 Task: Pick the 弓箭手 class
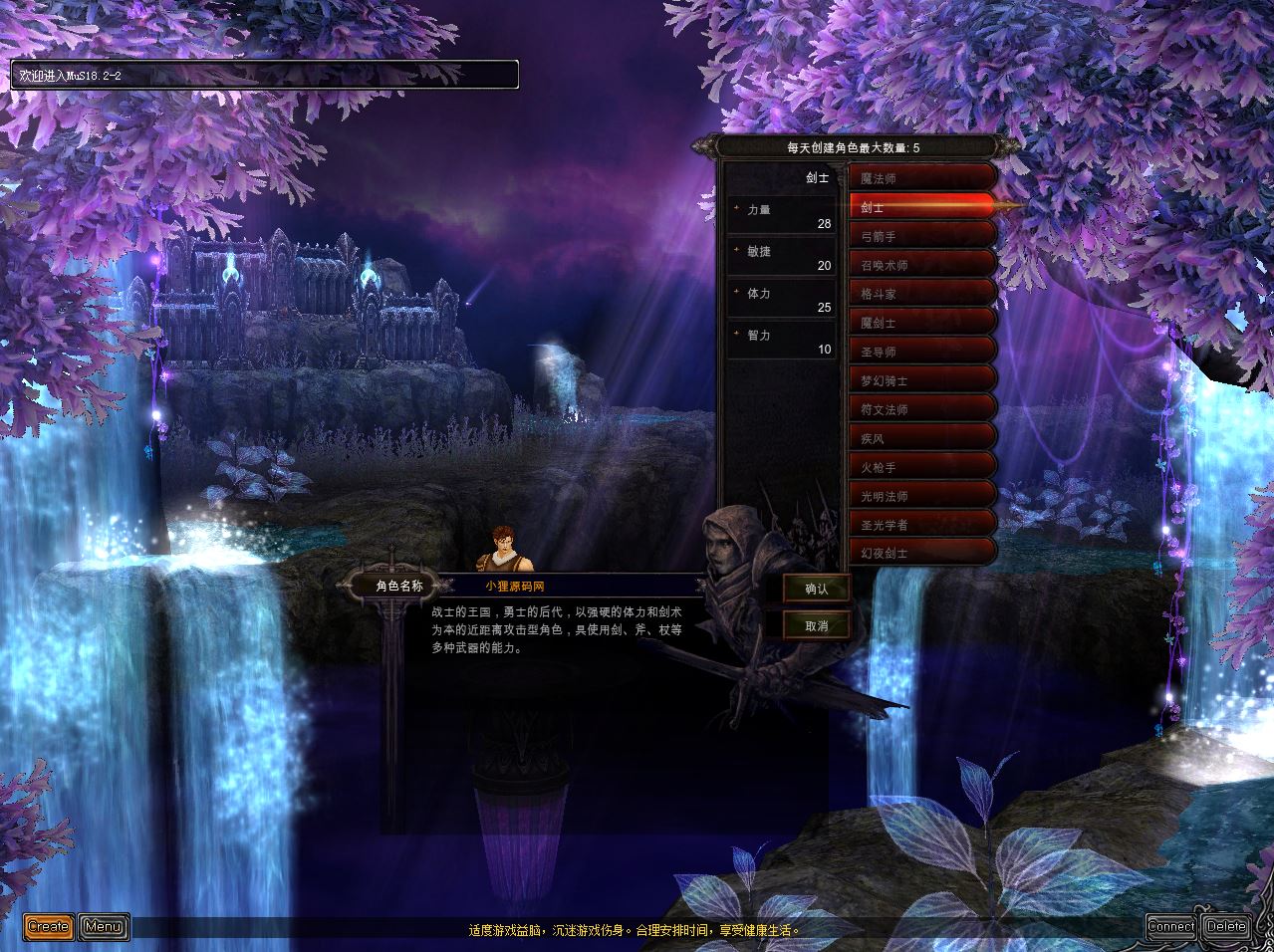[x=921, y=236]
